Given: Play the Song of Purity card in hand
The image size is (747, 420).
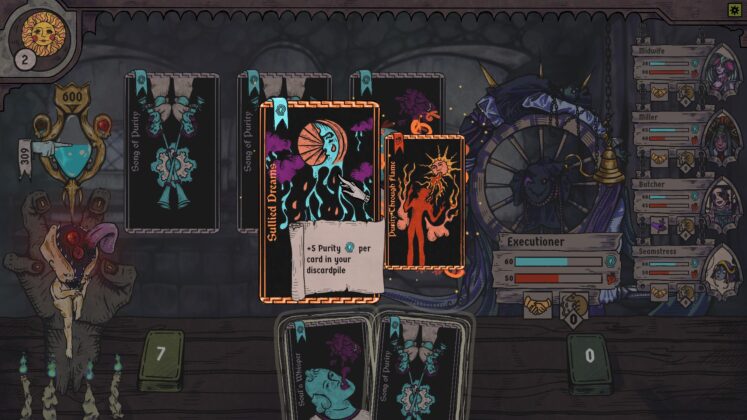Looking at the screenshot, I should [422, 370].
